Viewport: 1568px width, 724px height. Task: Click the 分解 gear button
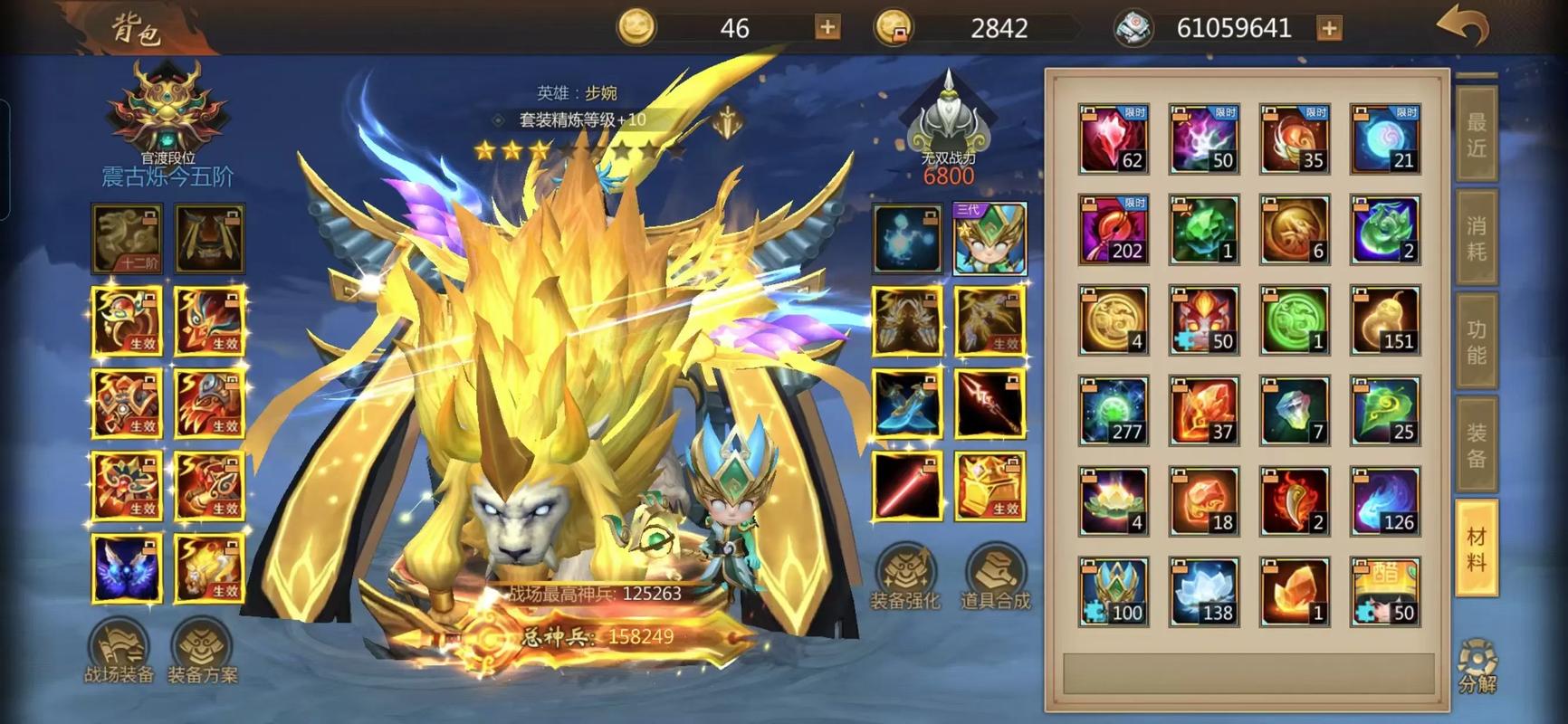pyautogui.click(x=1477, y=666)
